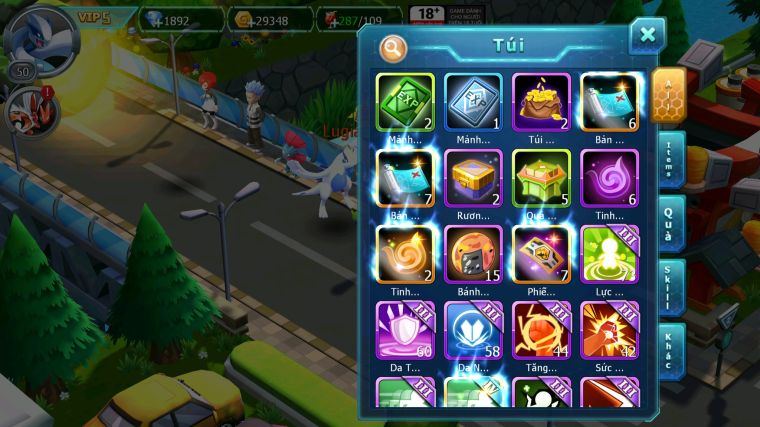Select the green EXP shard item
Image resolution: width=760 pixels, height=427 pixels.
coord(405,103)
